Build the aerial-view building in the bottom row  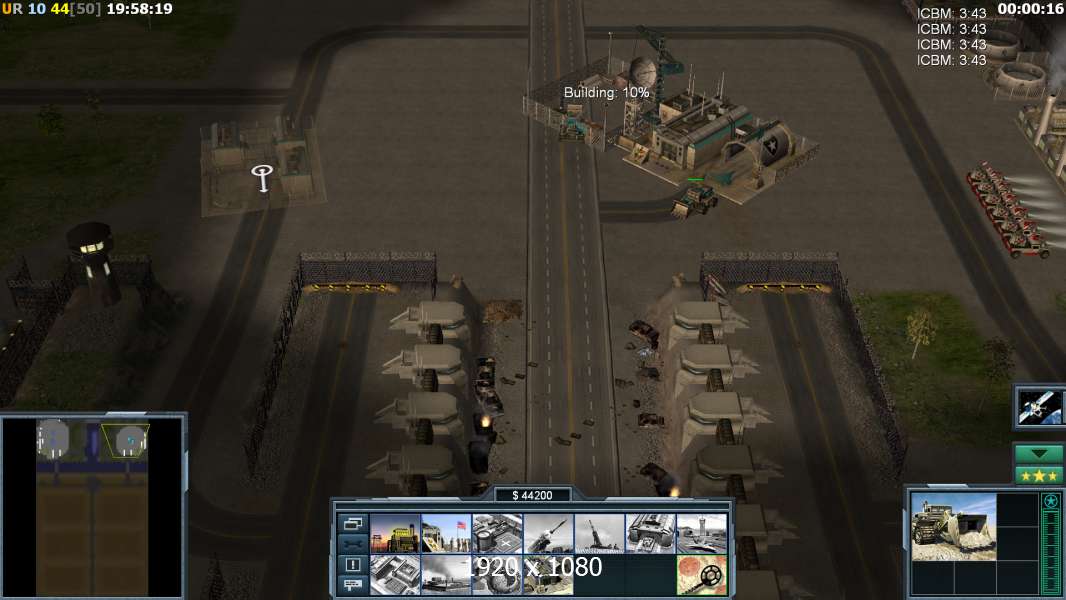coord(394,574)
